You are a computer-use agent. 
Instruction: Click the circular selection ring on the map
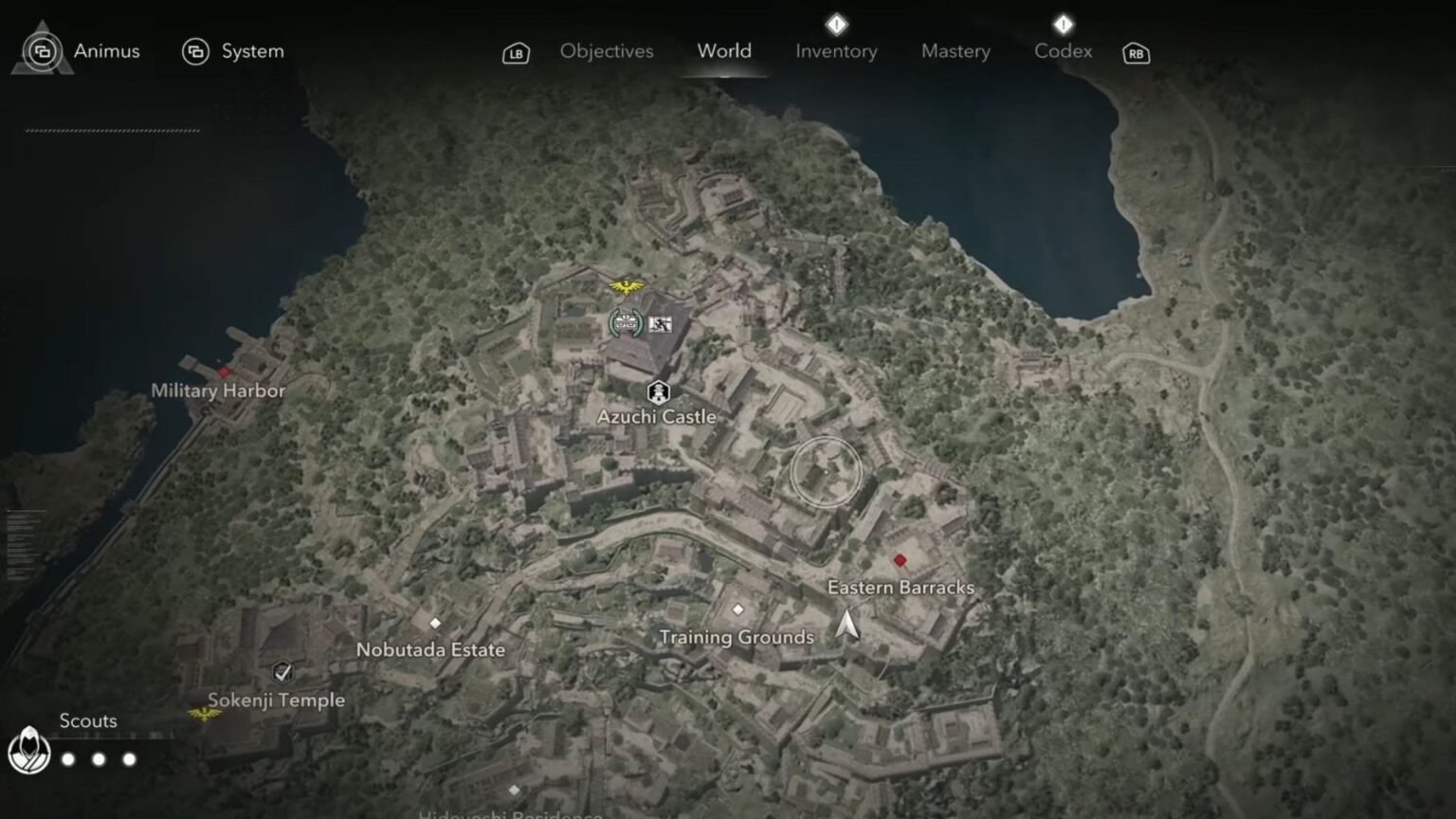pos(826,471)
